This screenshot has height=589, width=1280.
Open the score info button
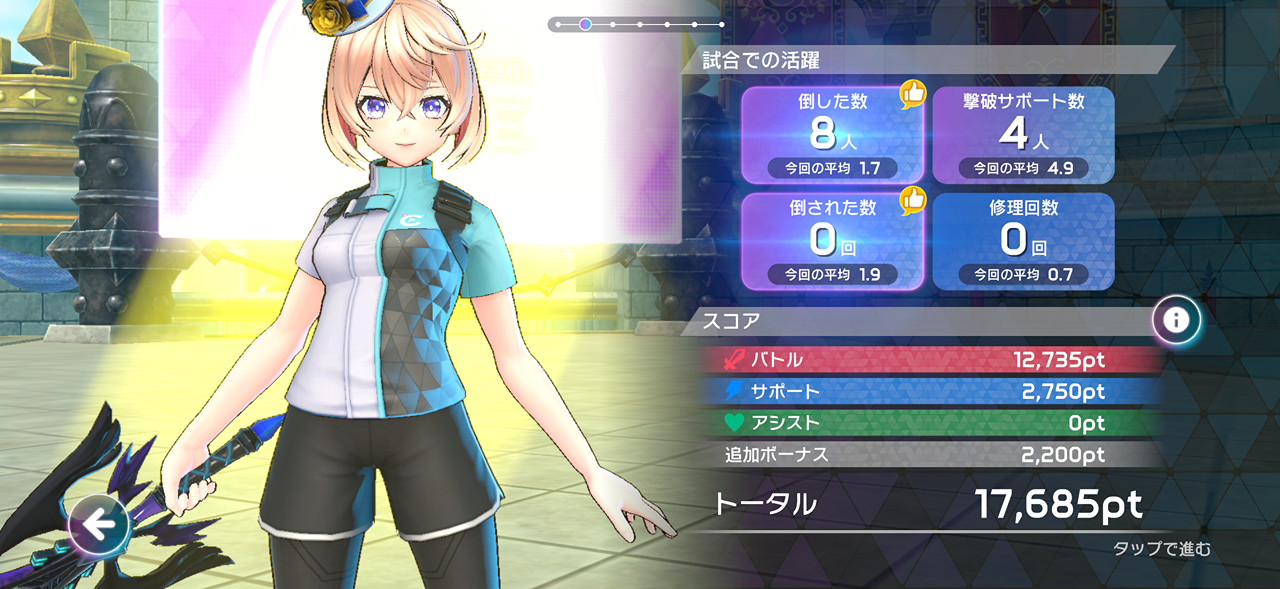point(1176,320)
